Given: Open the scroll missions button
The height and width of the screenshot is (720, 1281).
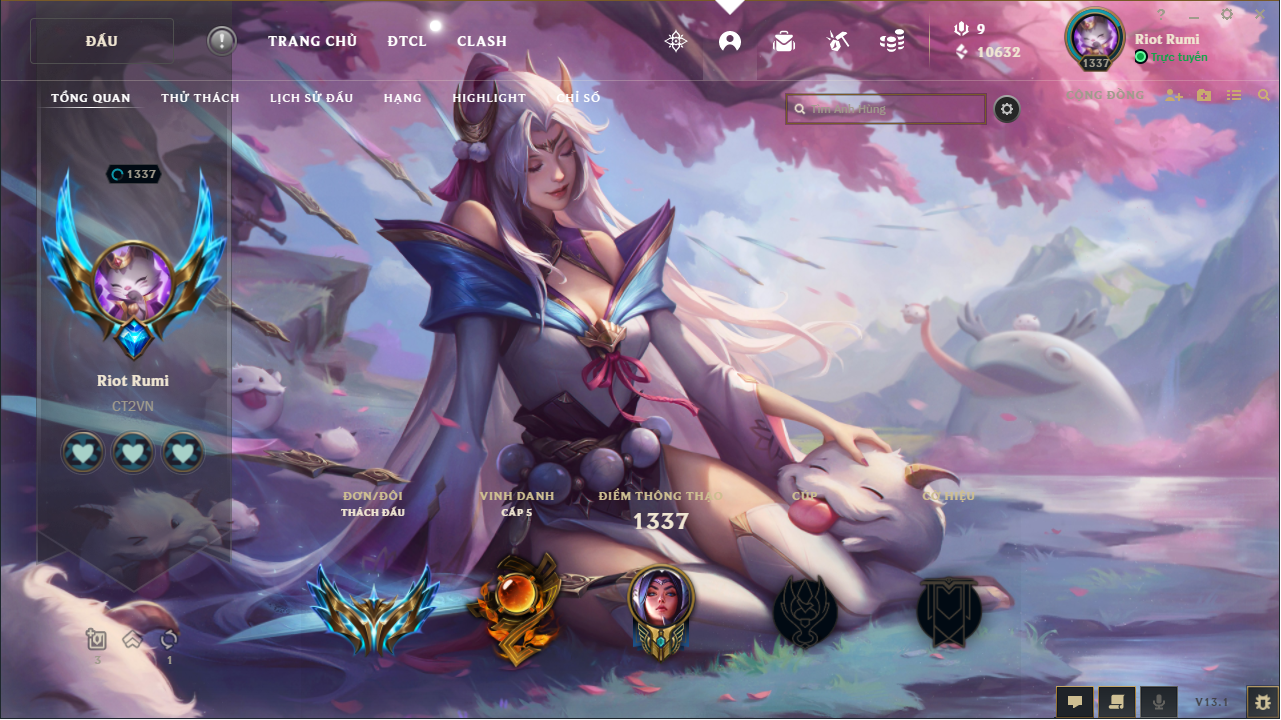Looking at the screenshot, I should pyautogui.click(x=1116, y=702).
